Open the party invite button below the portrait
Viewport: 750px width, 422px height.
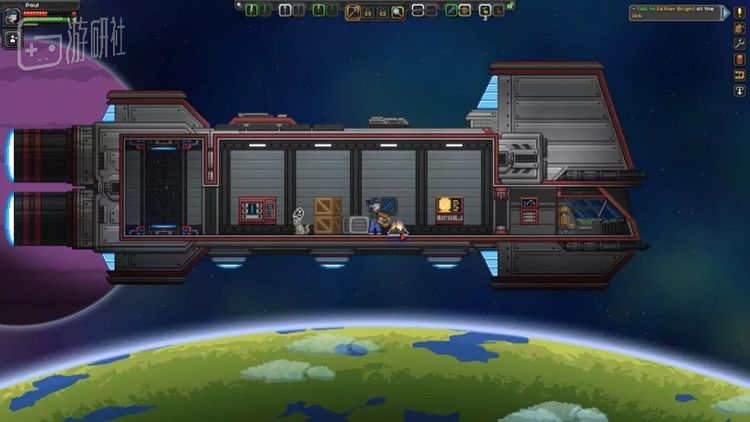click(11, 40)
